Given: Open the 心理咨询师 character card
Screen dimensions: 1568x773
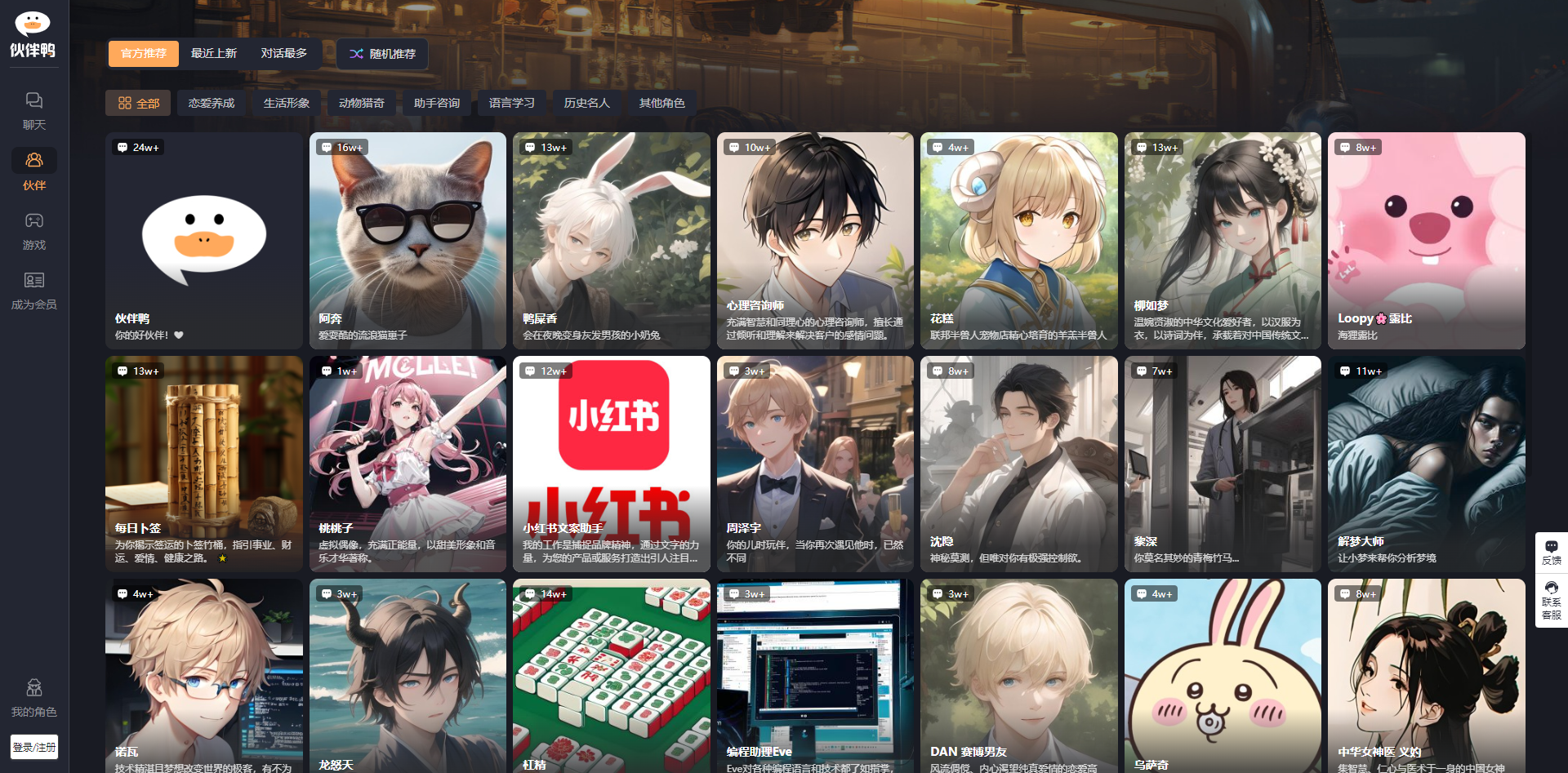Looking at the screenshot, I should [x=815, y=241].
